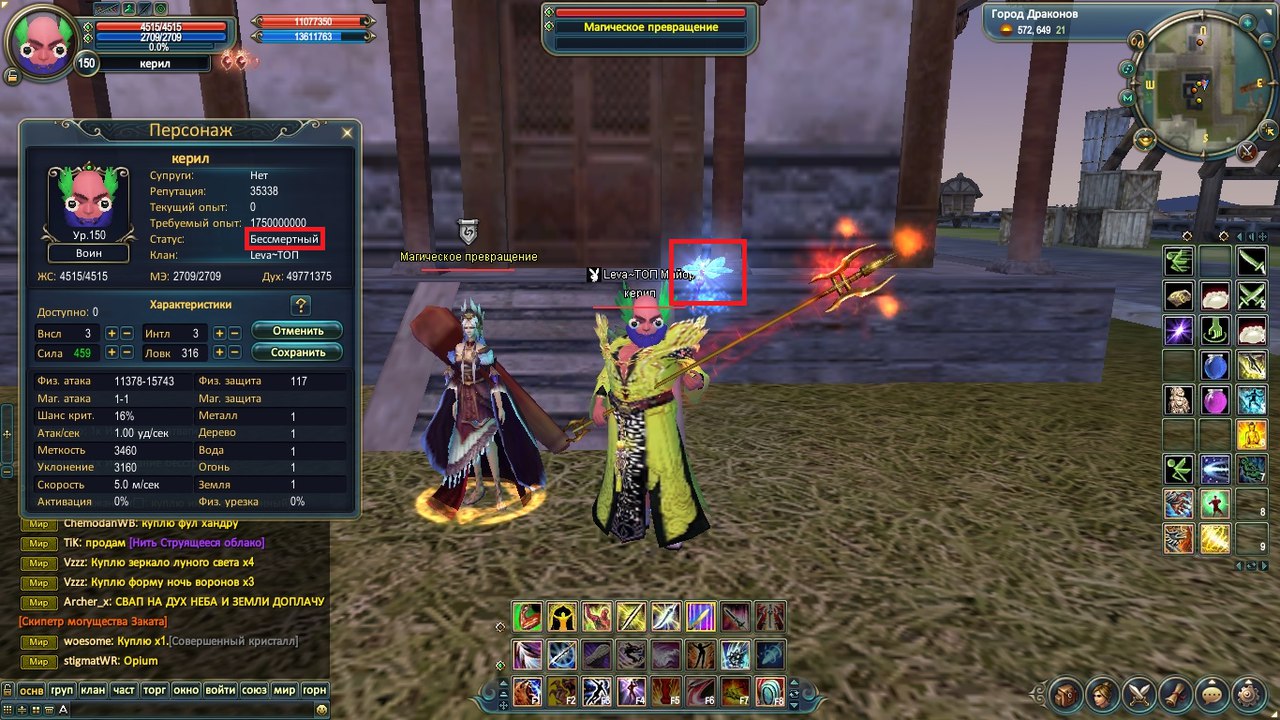
Task: Use the blue potion flask slot
Action: tap(1216, 366)
